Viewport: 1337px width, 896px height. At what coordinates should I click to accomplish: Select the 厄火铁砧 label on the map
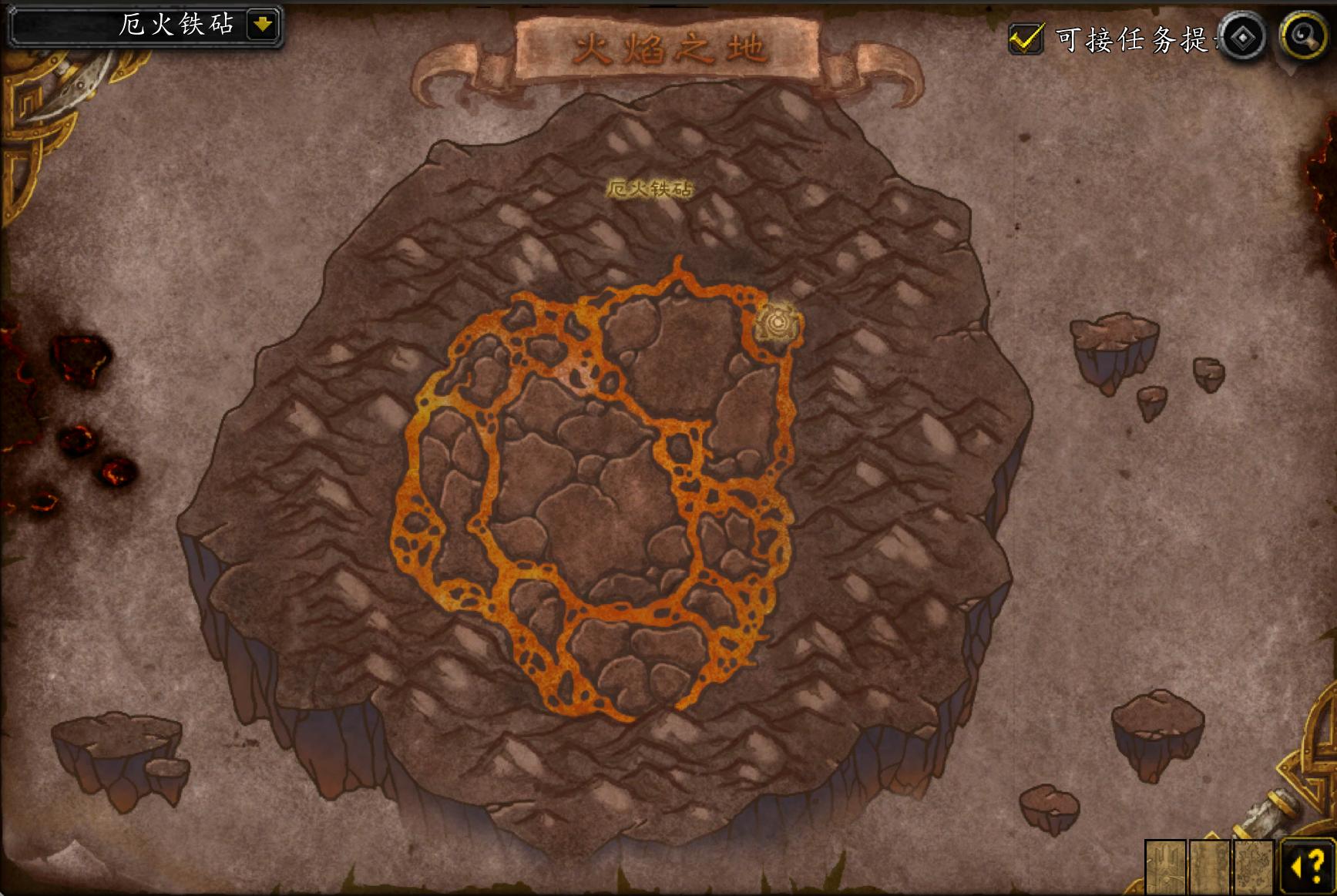pyautogui.click(x=652, y=187)
